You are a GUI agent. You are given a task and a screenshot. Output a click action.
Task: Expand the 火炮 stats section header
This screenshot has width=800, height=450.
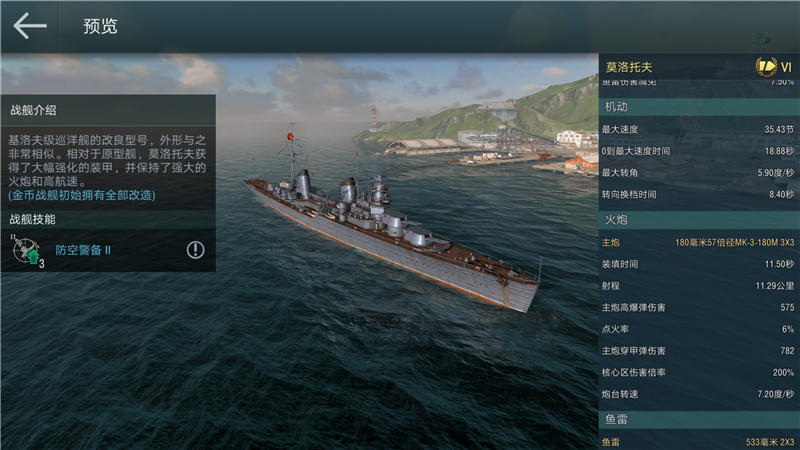pos(699,219)
